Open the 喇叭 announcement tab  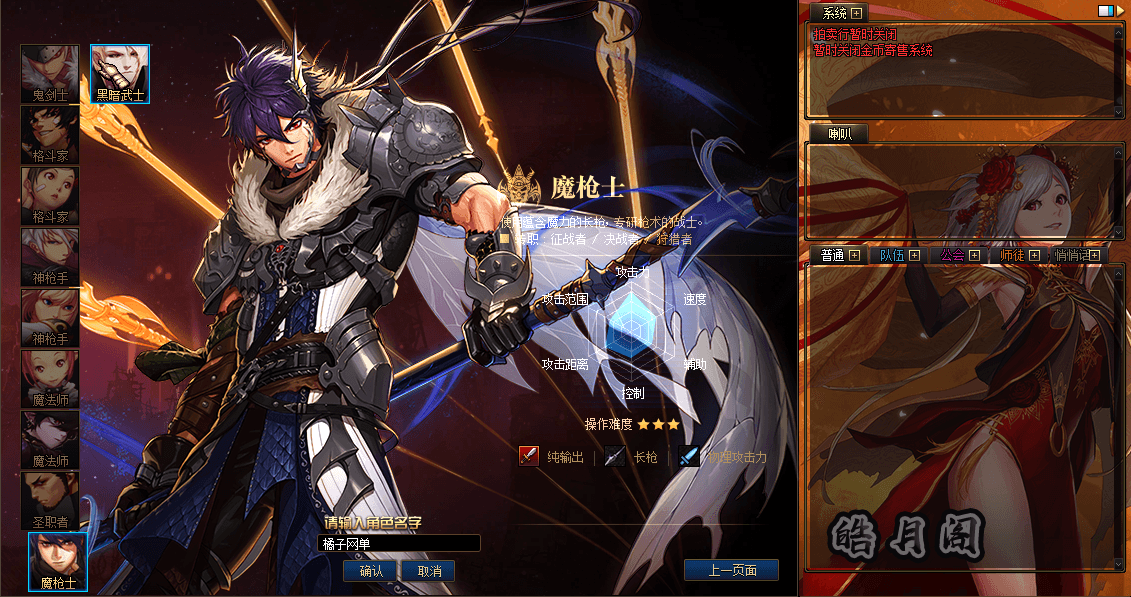click(x=839, y=133)
